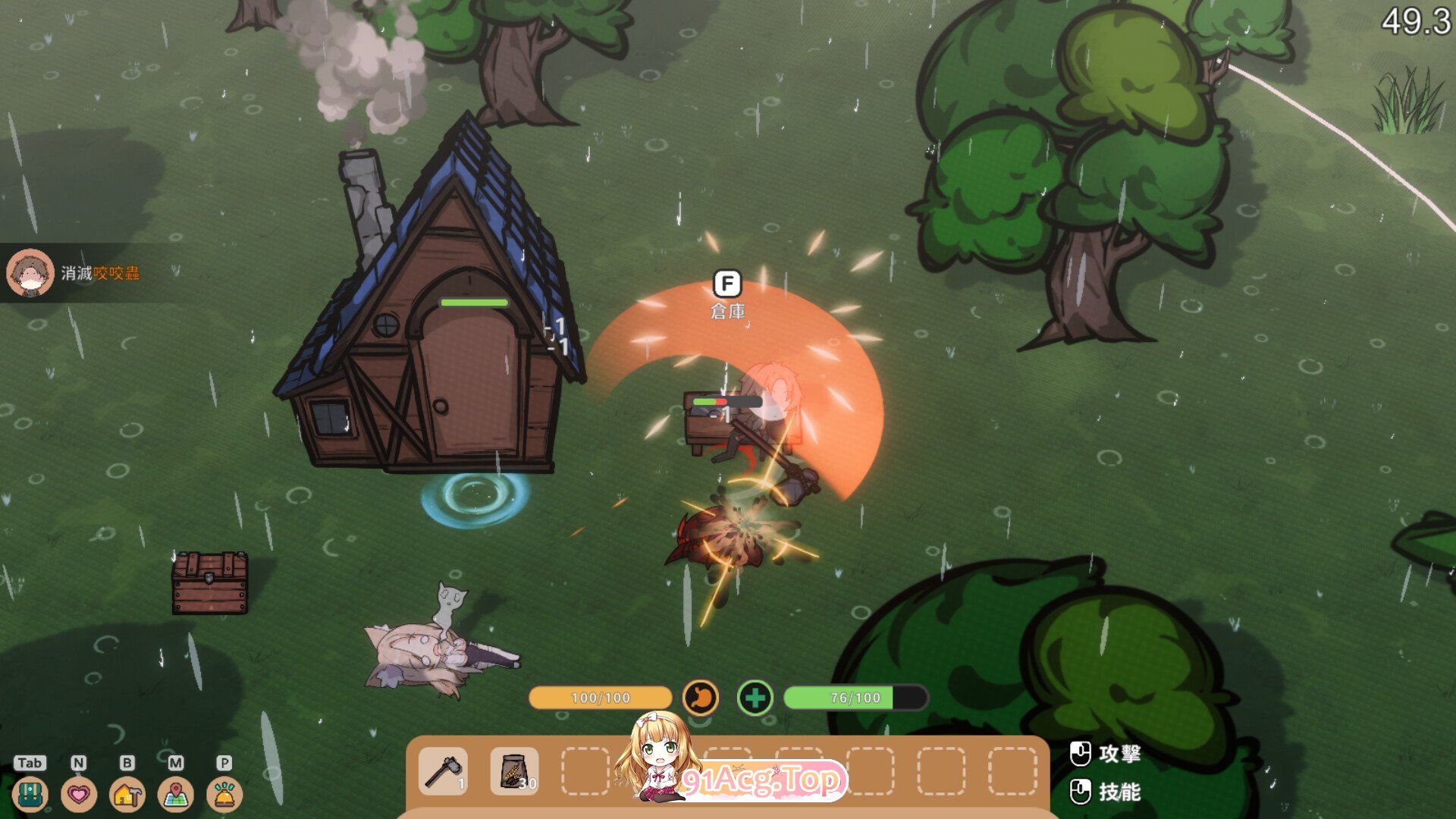Click the green plus health icon

[x=755, y=698]
